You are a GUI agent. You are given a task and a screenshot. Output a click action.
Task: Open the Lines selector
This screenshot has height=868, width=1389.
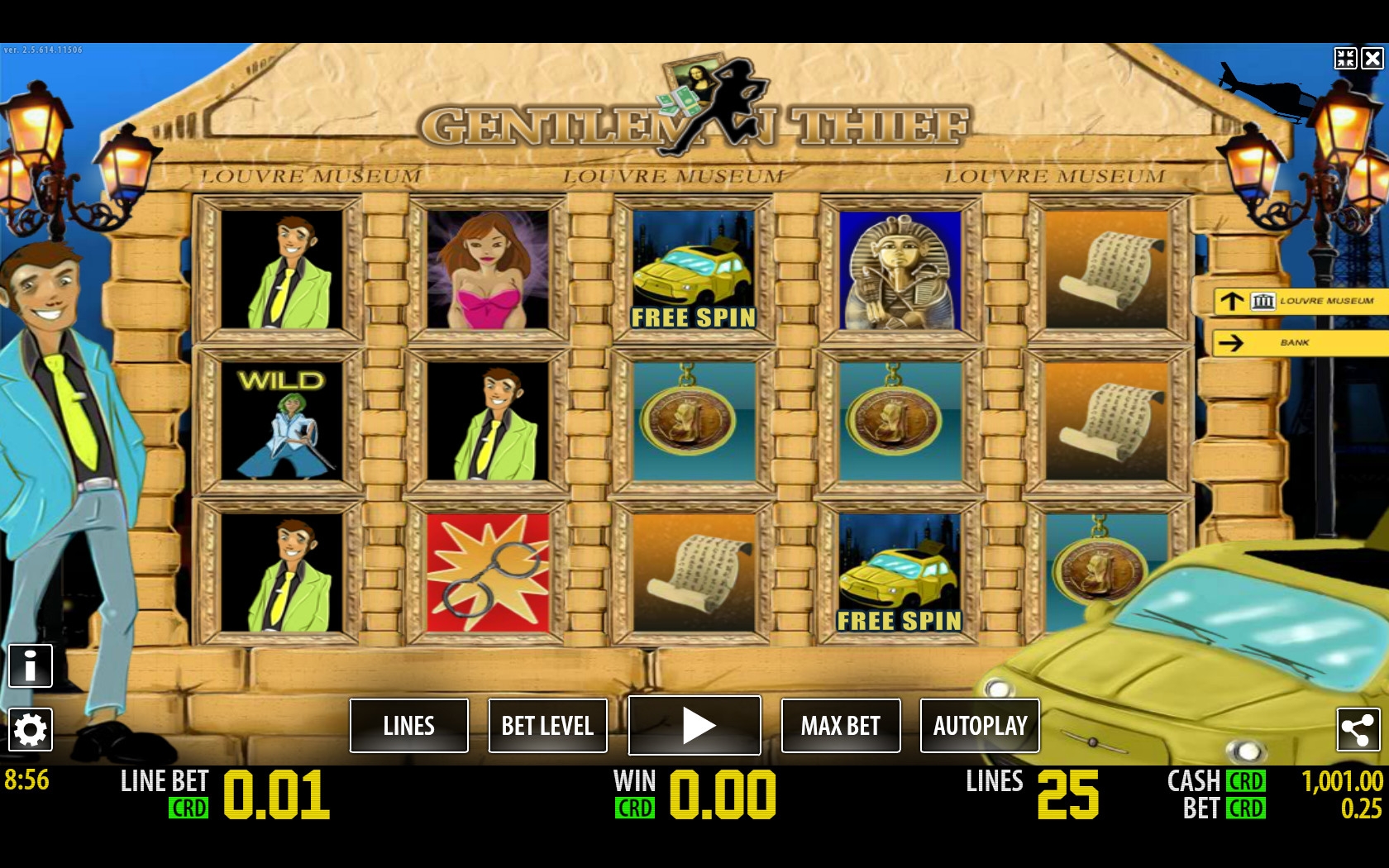coord(409,726)
